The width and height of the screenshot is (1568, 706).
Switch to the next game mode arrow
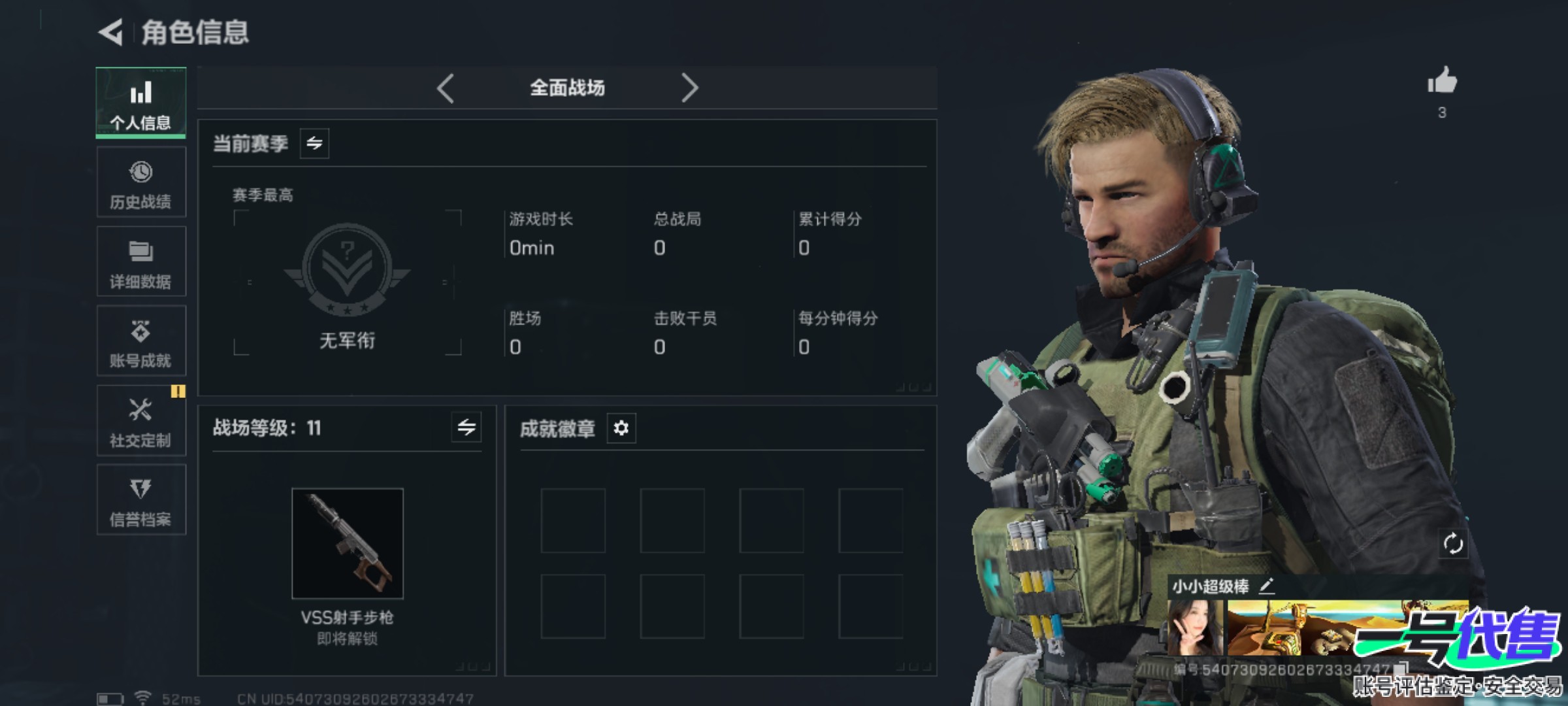(x=689, y=88)
